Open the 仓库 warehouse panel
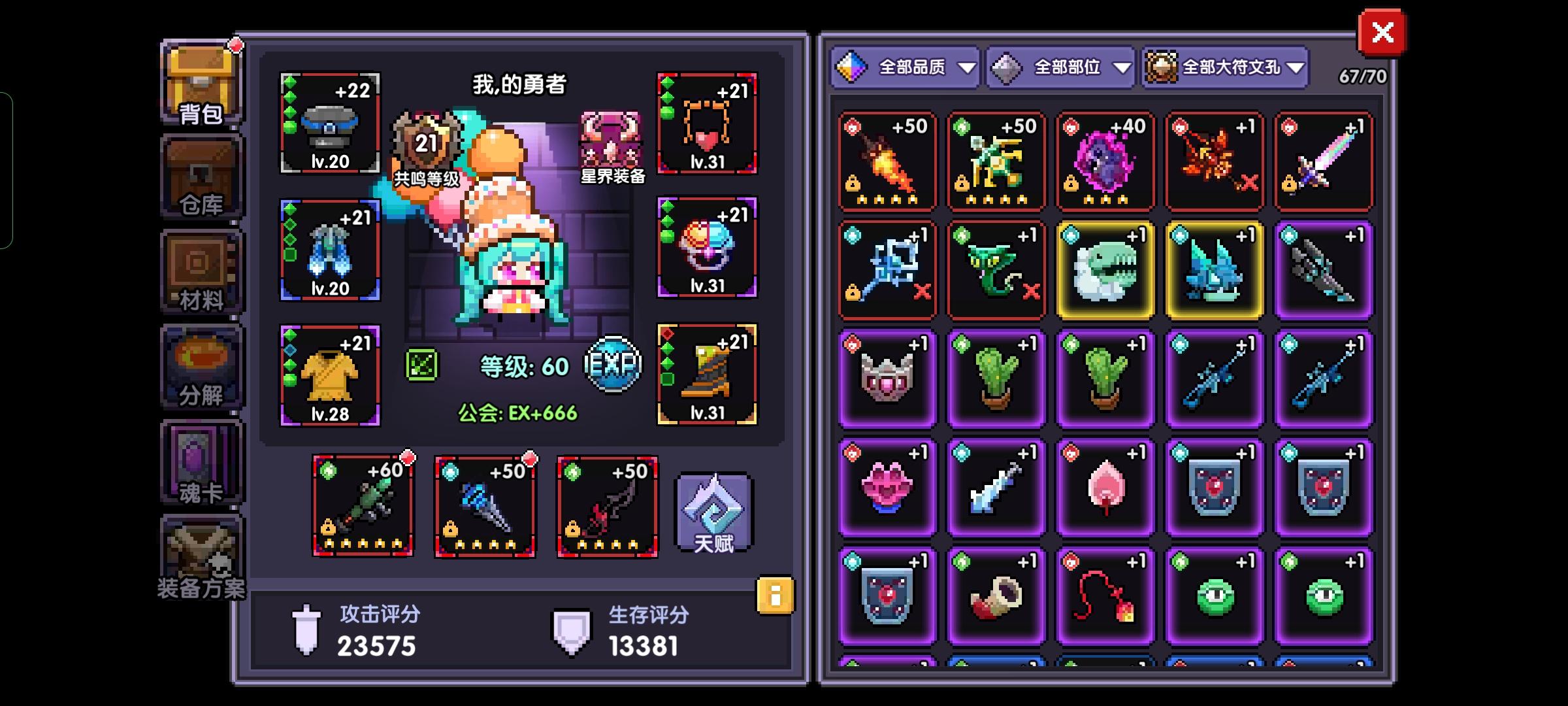This screenshot has height=706, width=1568. click(199, 176)
